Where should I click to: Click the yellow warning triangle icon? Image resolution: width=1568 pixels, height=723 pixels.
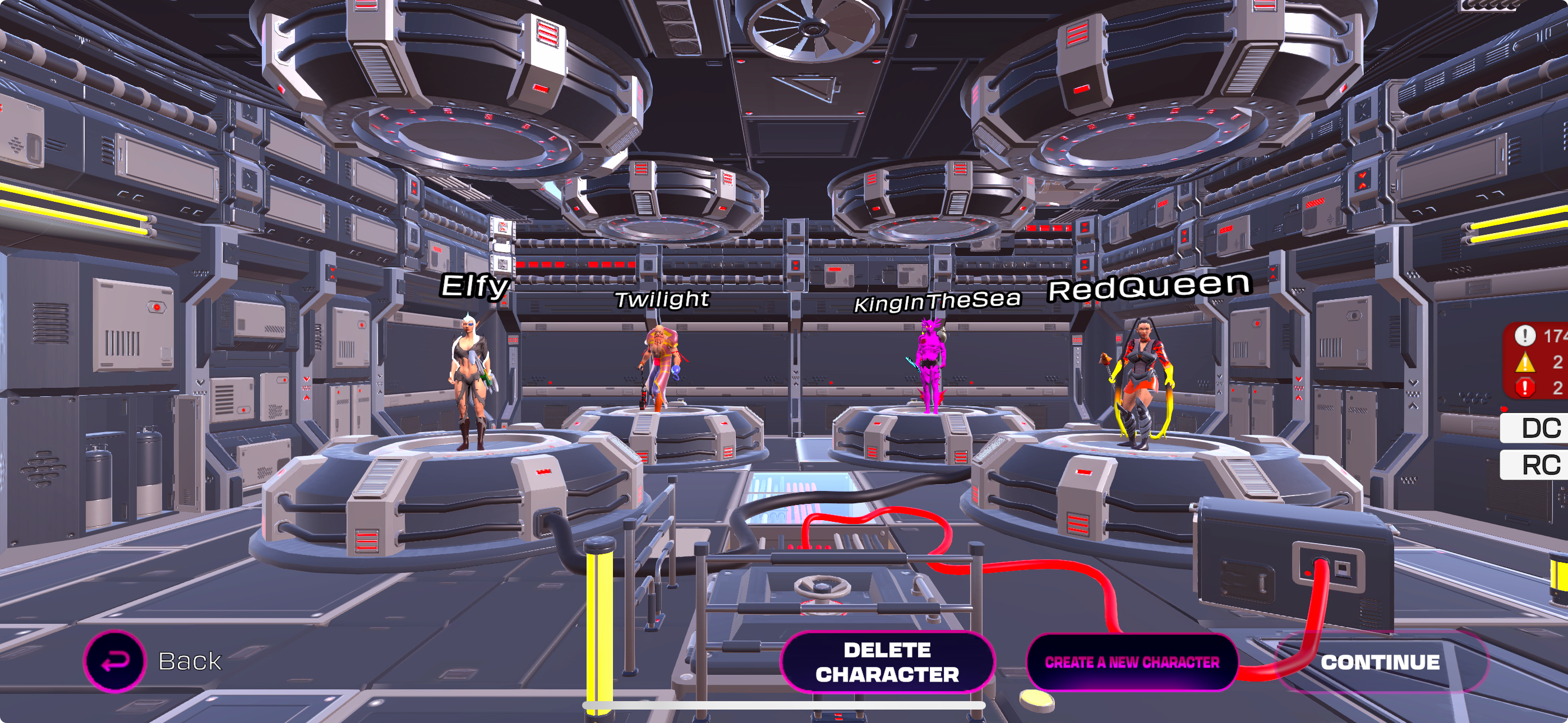pyautogui.click(x=1525, y=361)
